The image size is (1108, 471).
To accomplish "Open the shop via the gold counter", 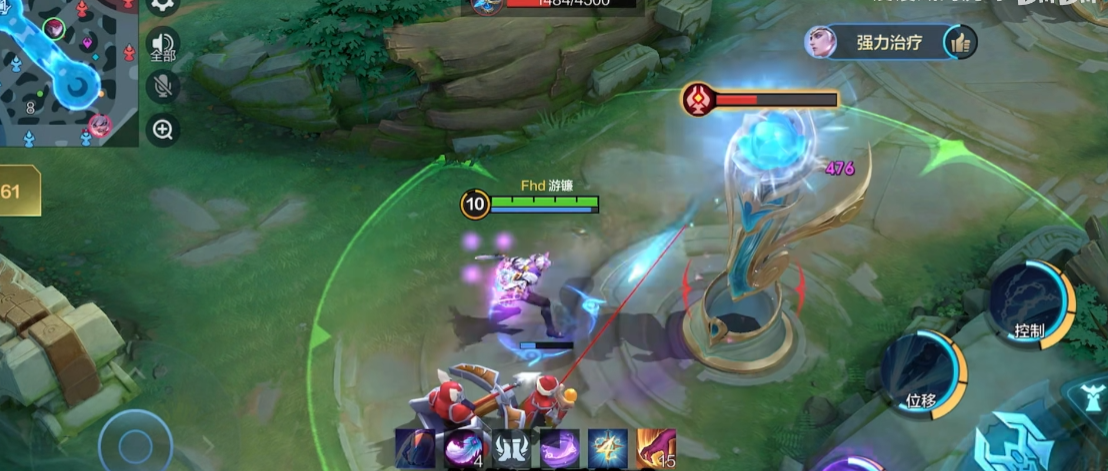I will click(x=18, y=191).
